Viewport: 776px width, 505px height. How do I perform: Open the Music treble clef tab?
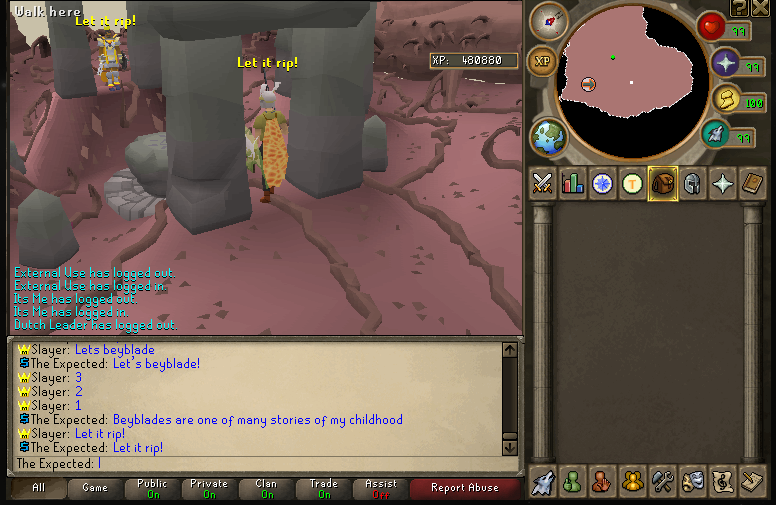[x=721, y=481]
